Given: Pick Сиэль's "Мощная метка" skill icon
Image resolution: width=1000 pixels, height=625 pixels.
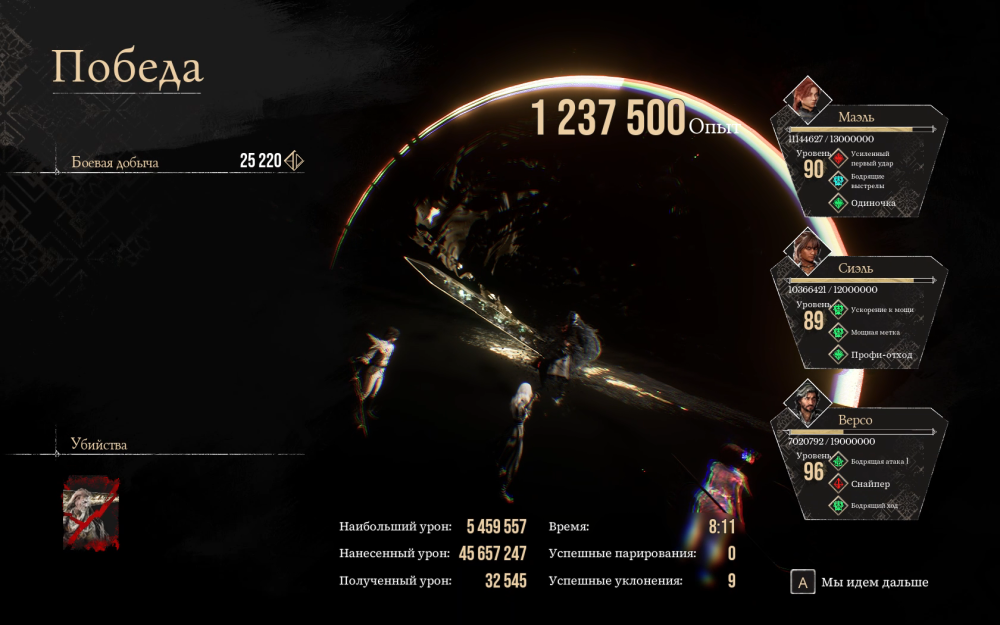Looking at the screenshot, I should point(838,332).
